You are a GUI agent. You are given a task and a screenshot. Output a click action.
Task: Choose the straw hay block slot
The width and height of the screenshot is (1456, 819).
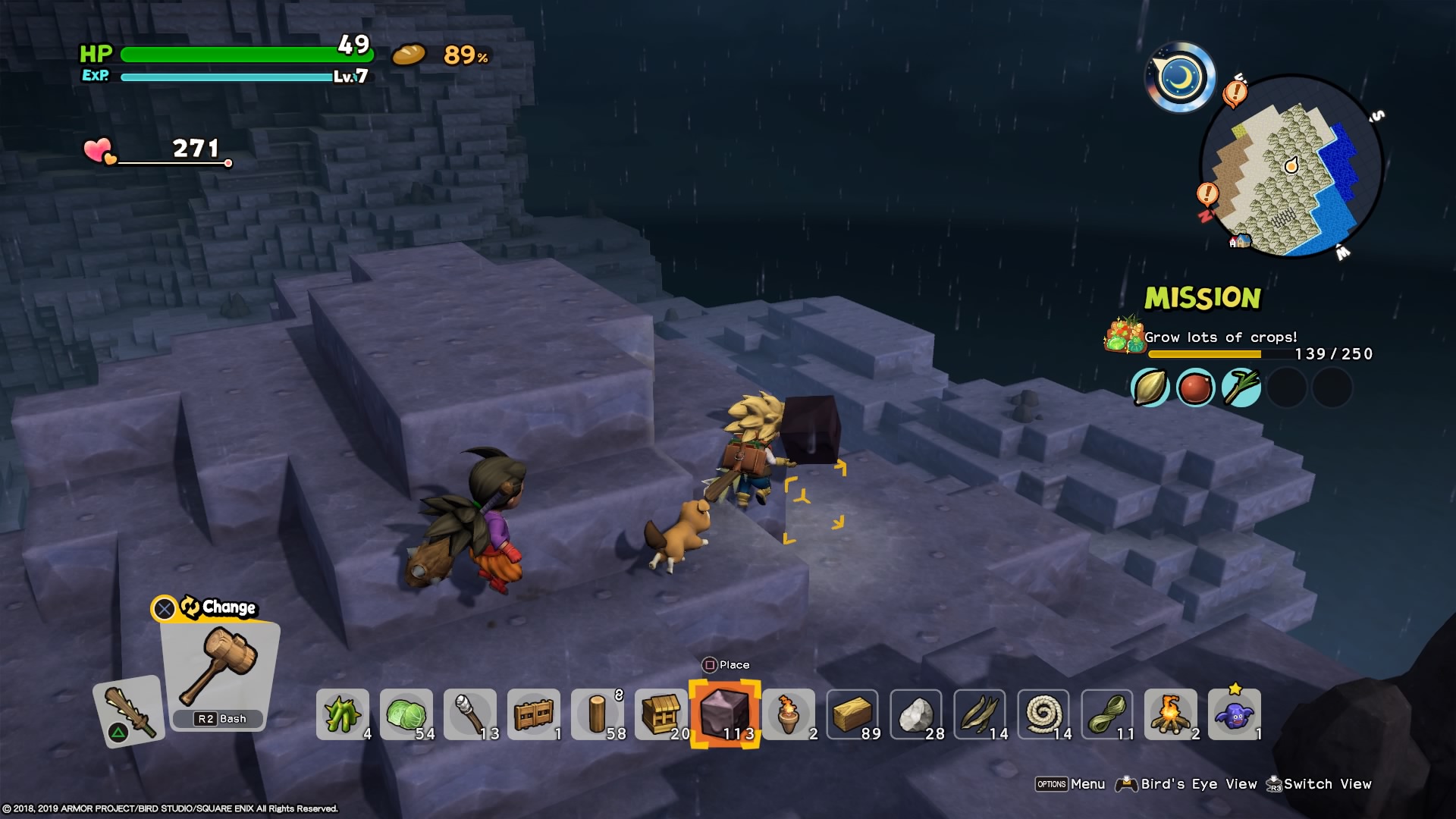click(x=852, y=714)
